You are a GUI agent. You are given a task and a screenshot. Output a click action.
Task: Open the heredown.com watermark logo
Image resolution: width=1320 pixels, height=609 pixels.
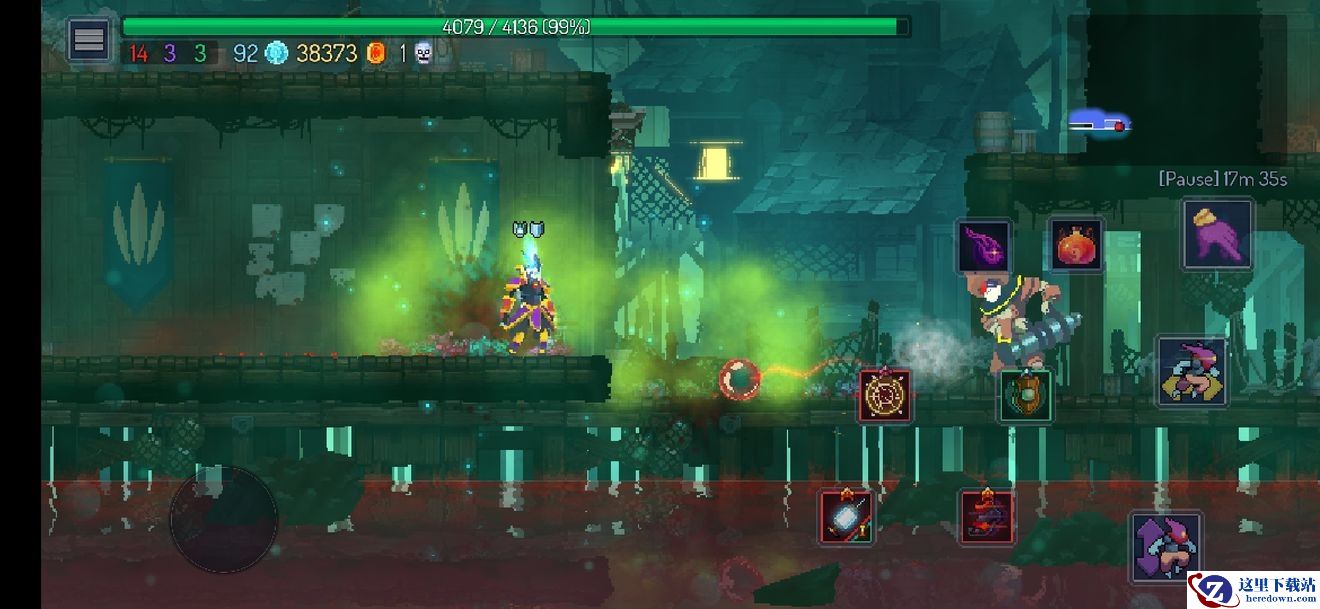(1254, 590)
